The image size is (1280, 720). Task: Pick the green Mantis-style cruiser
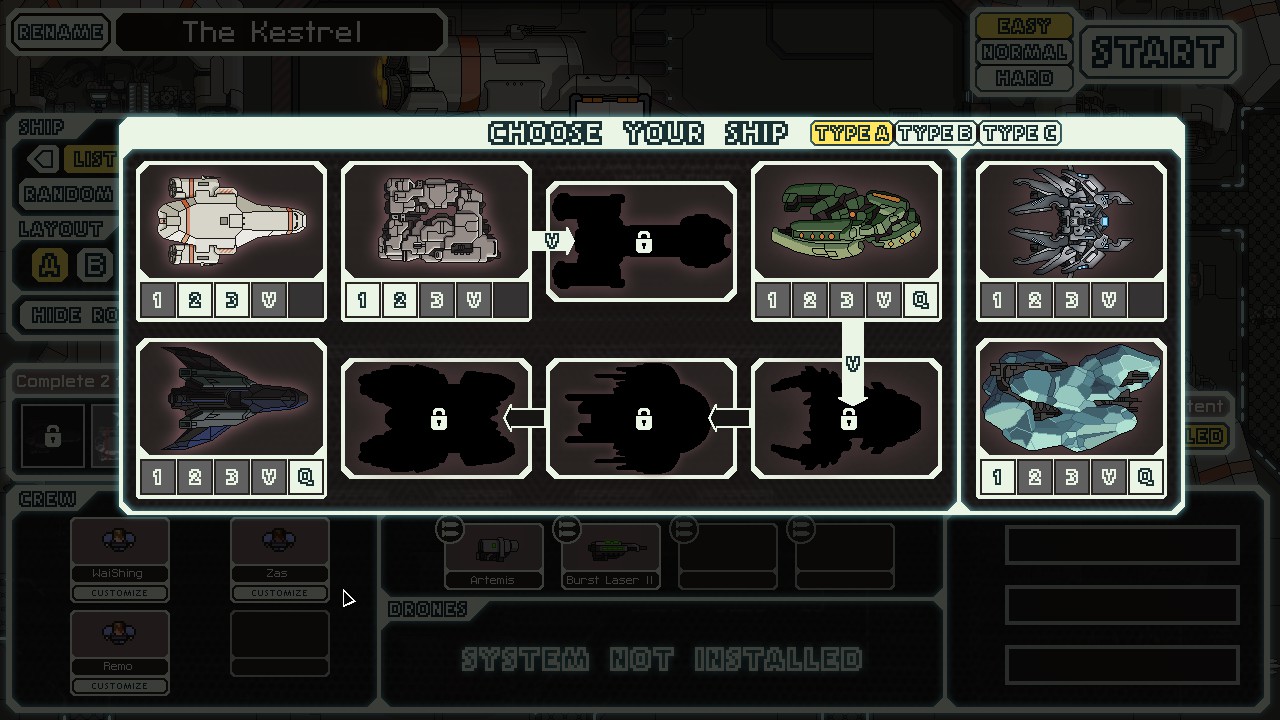[846, 221]
